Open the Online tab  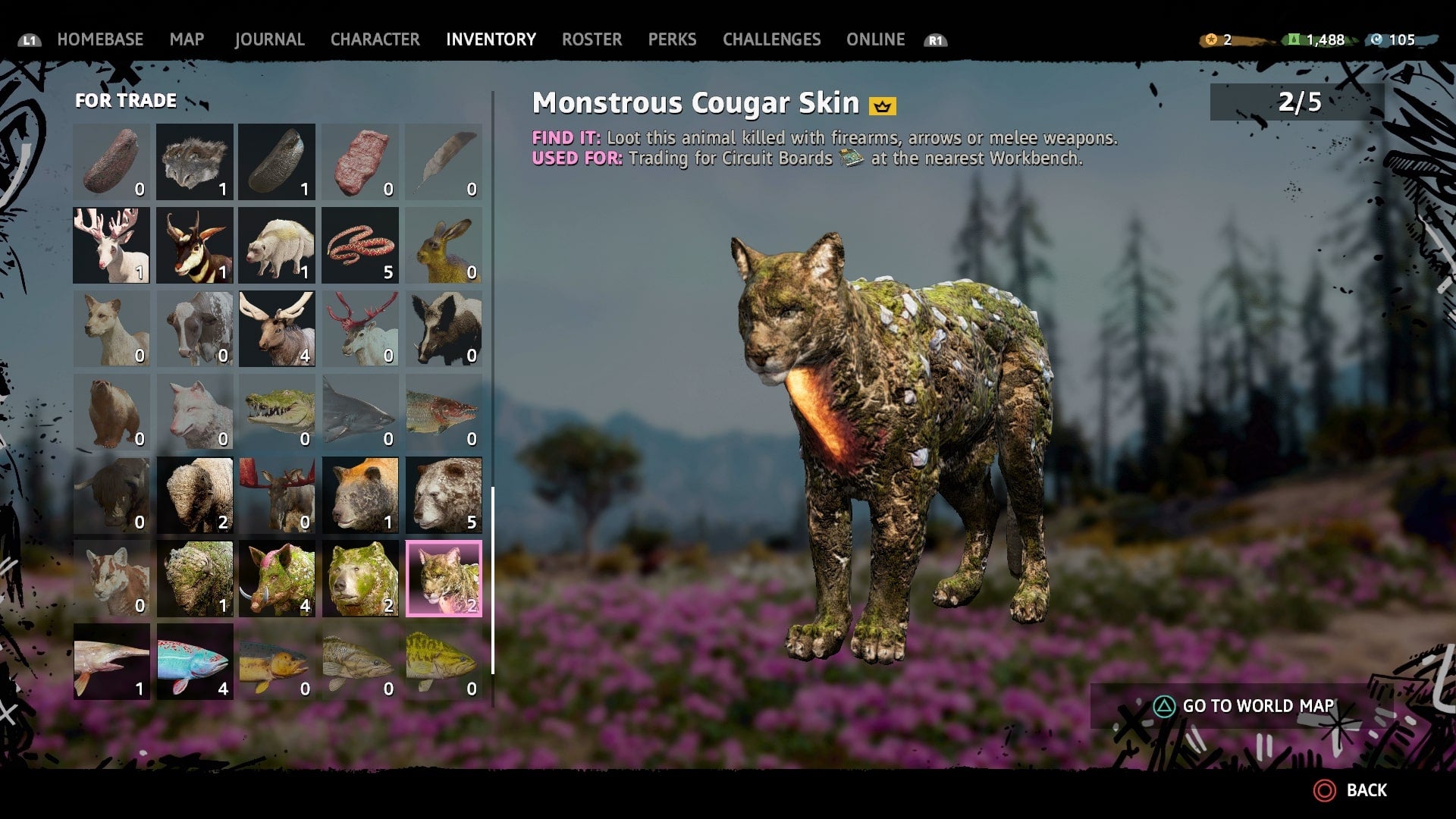[x=875, y=39]
